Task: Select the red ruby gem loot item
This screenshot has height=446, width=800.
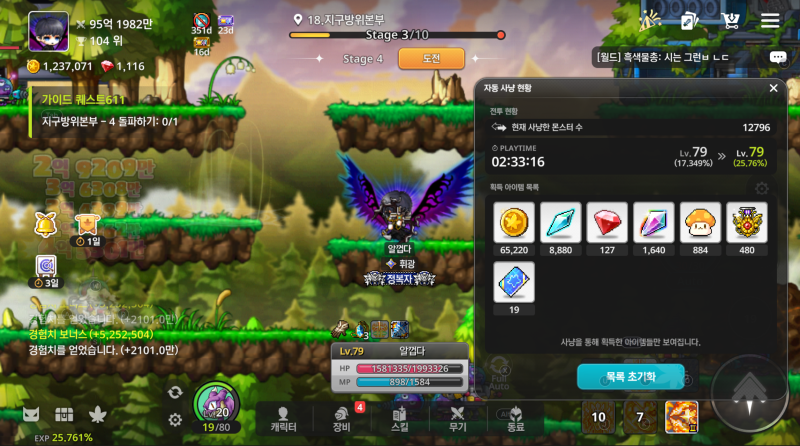Action: click(607, 223)
